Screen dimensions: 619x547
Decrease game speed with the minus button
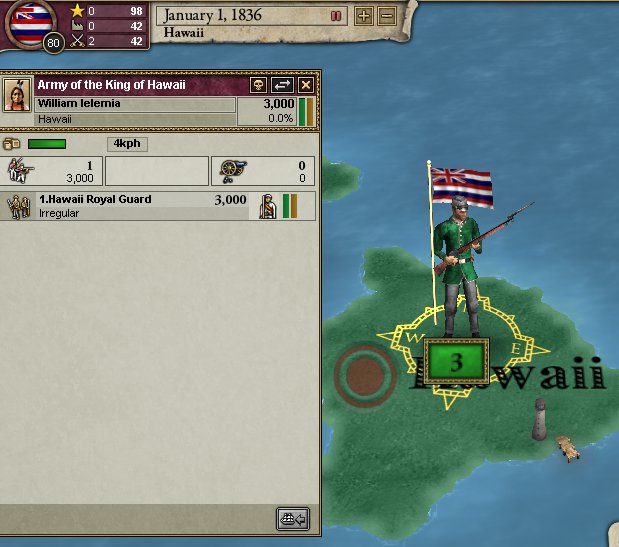[x=386, y=16]
